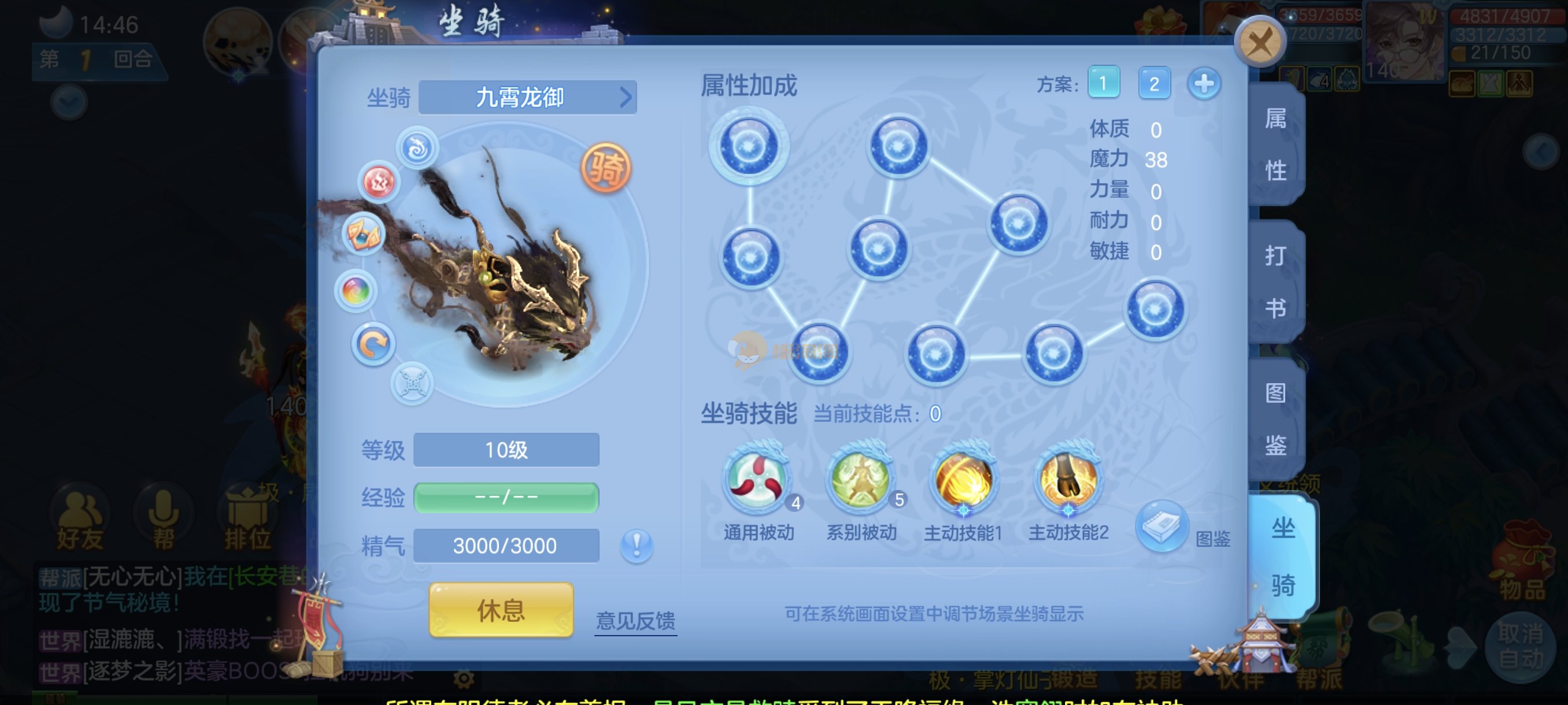This screenshot has height=705, width=1568.
Task: Switch to the 属性 side tab
Action: 1276,145
